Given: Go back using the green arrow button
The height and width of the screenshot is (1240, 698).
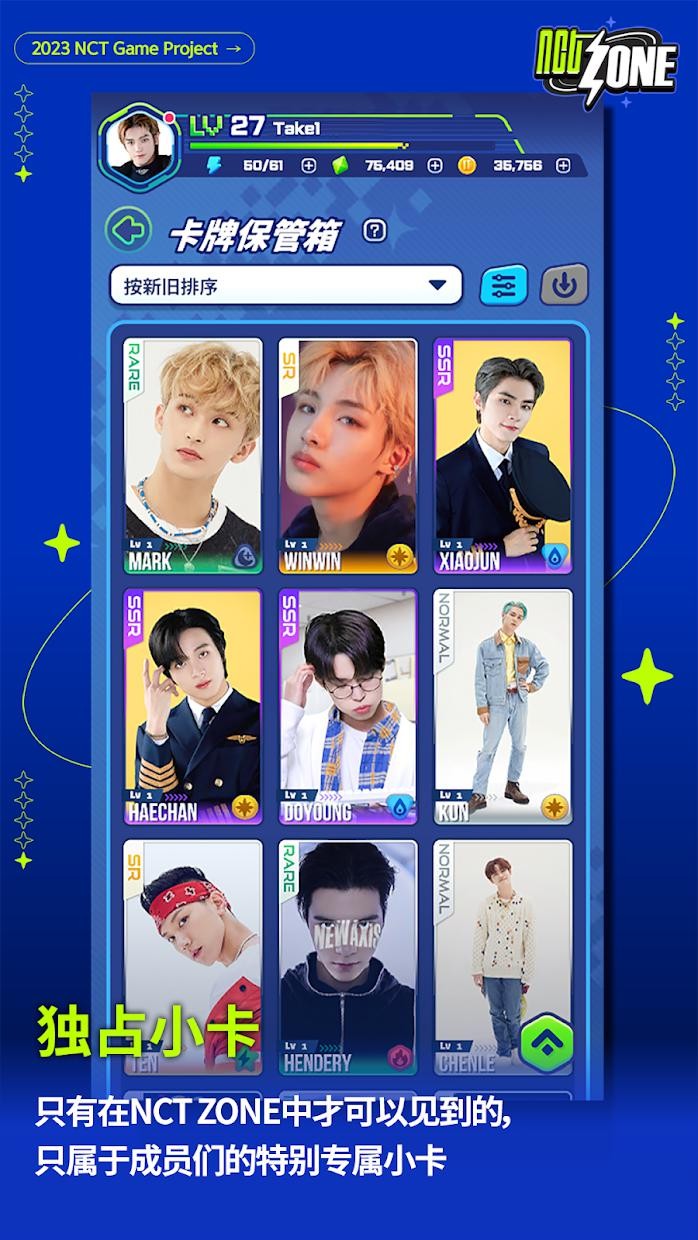Looking at the screenshot, I should [x=128, y=231].
